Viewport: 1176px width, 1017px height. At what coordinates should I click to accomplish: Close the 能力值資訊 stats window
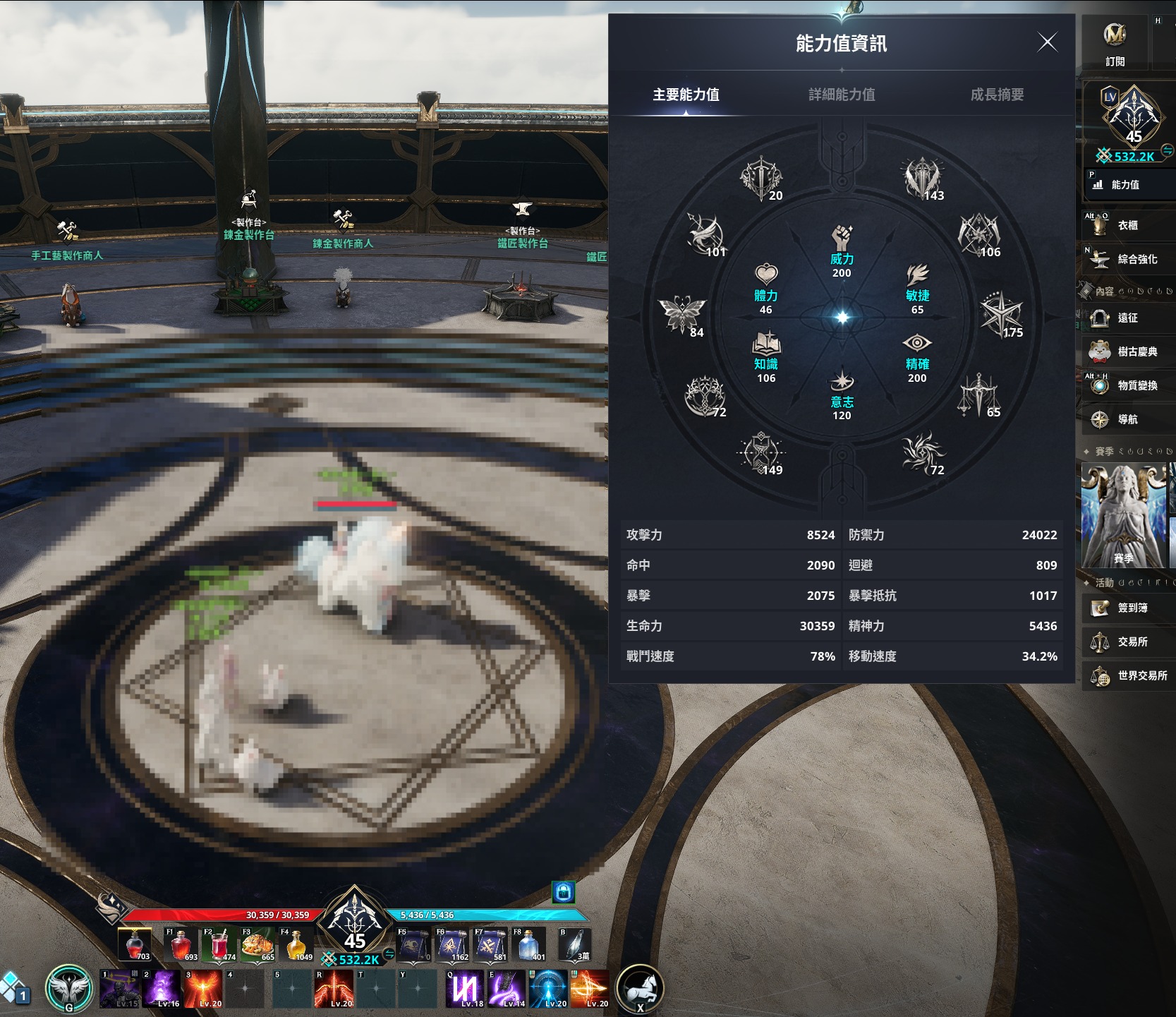[x=1048, y=42]
